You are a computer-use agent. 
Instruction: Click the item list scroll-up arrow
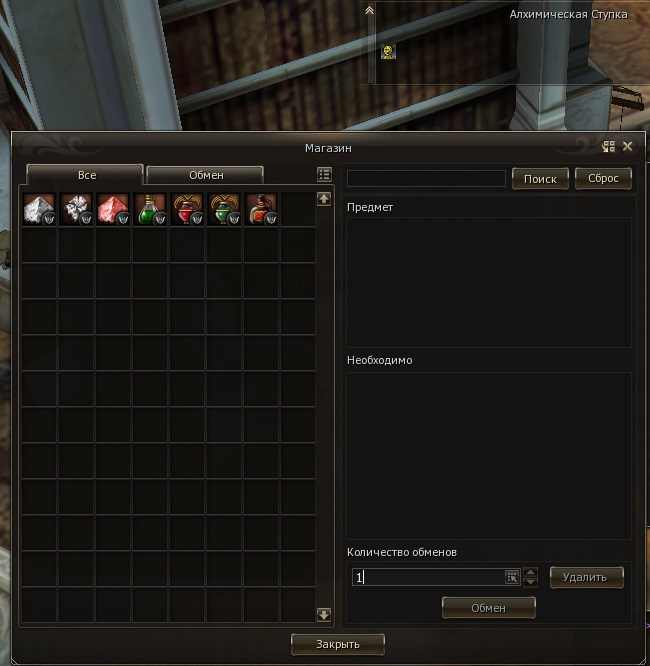point(324,198)
